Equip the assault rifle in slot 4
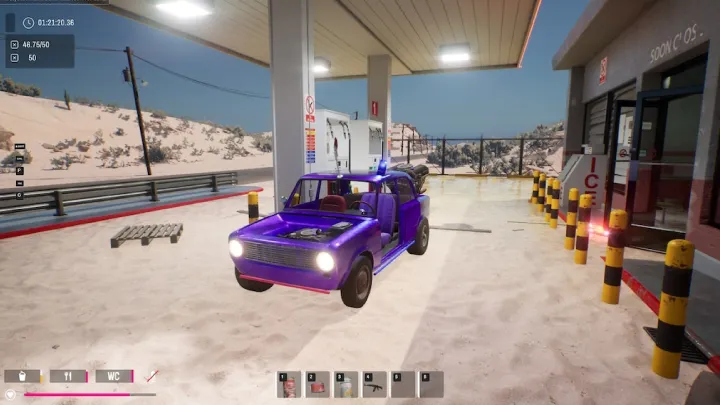 click(x=375, y=385)
